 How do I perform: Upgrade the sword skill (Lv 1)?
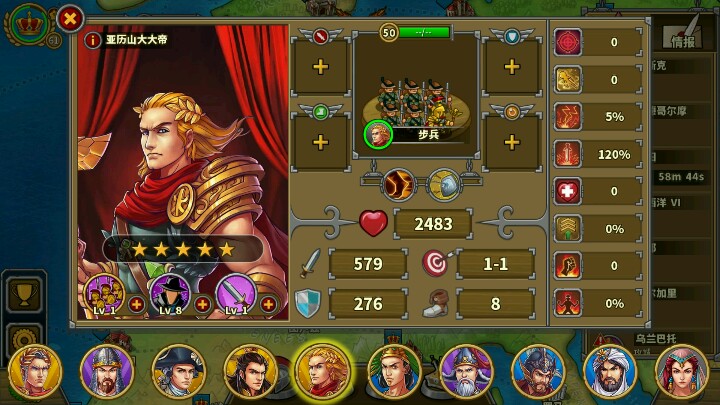pos(268,304)
